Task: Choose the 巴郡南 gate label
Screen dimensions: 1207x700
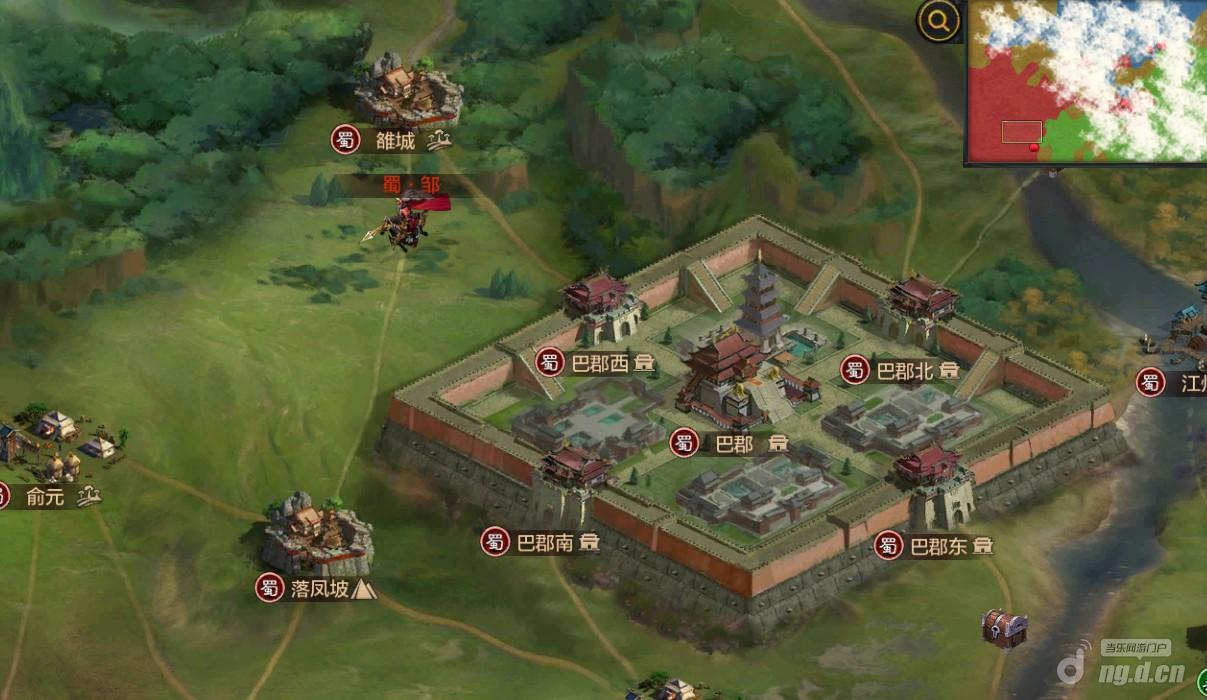Action: click(x=544, y=543)
